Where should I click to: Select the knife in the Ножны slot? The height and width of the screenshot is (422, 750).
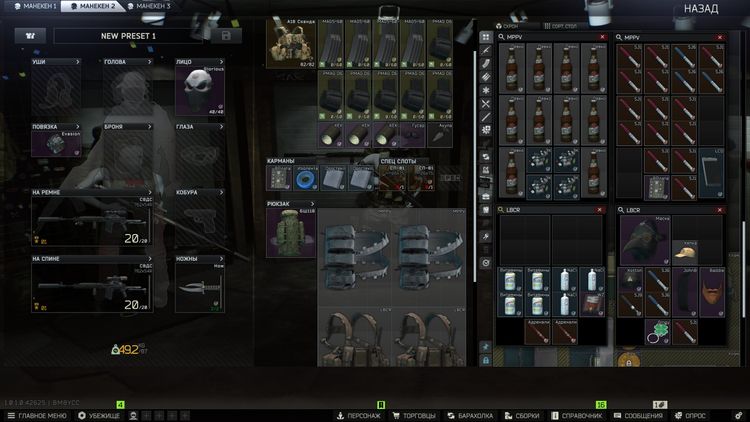pos(200,290)
